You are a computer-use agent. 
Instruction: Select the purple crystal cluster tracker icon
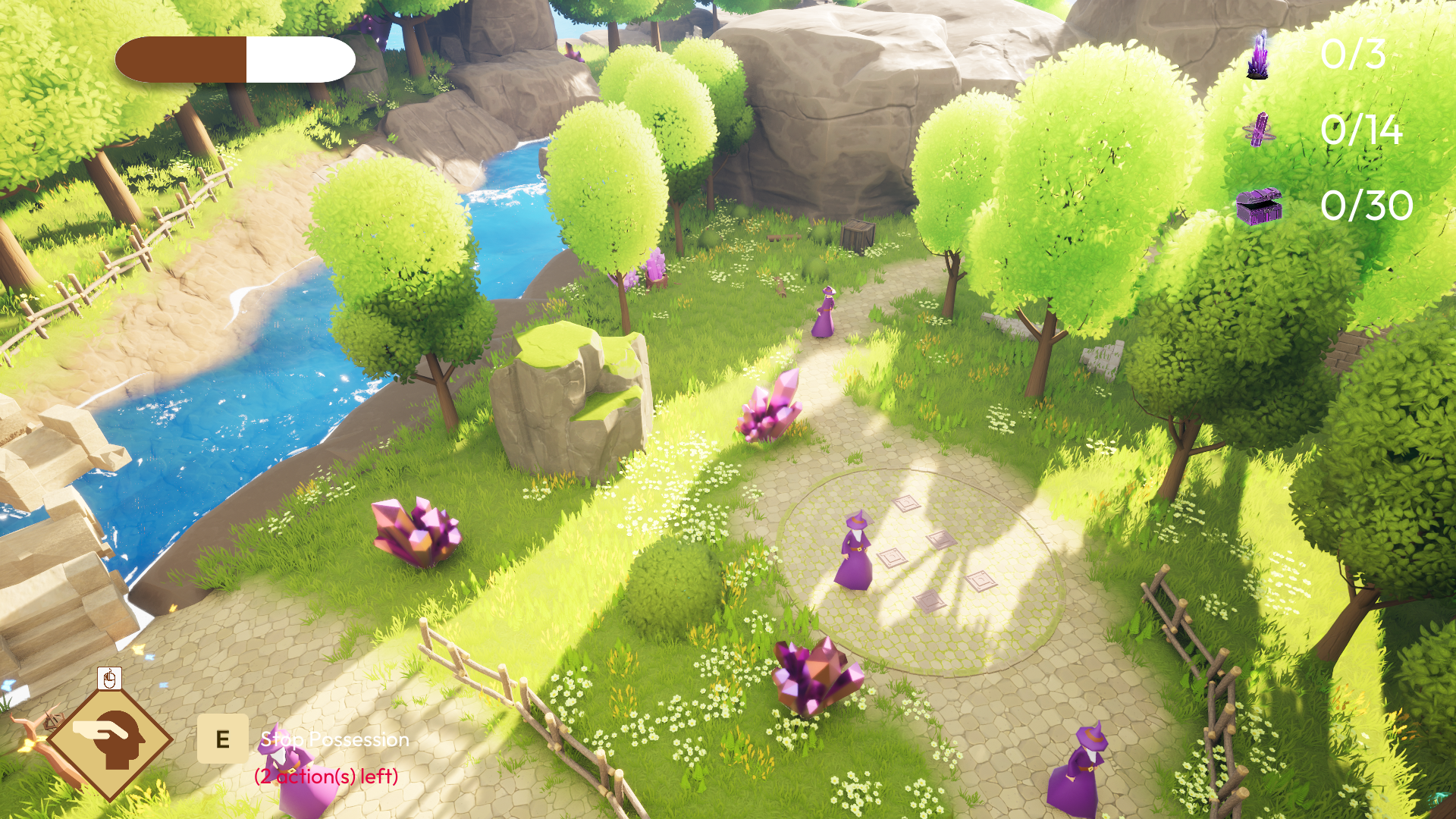tap(1258, 55)
